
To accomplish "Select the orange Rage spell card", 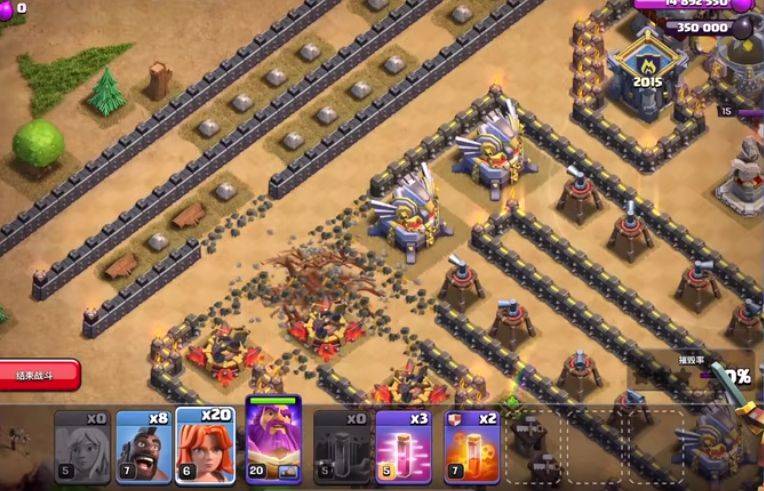I will click(471, 447).
